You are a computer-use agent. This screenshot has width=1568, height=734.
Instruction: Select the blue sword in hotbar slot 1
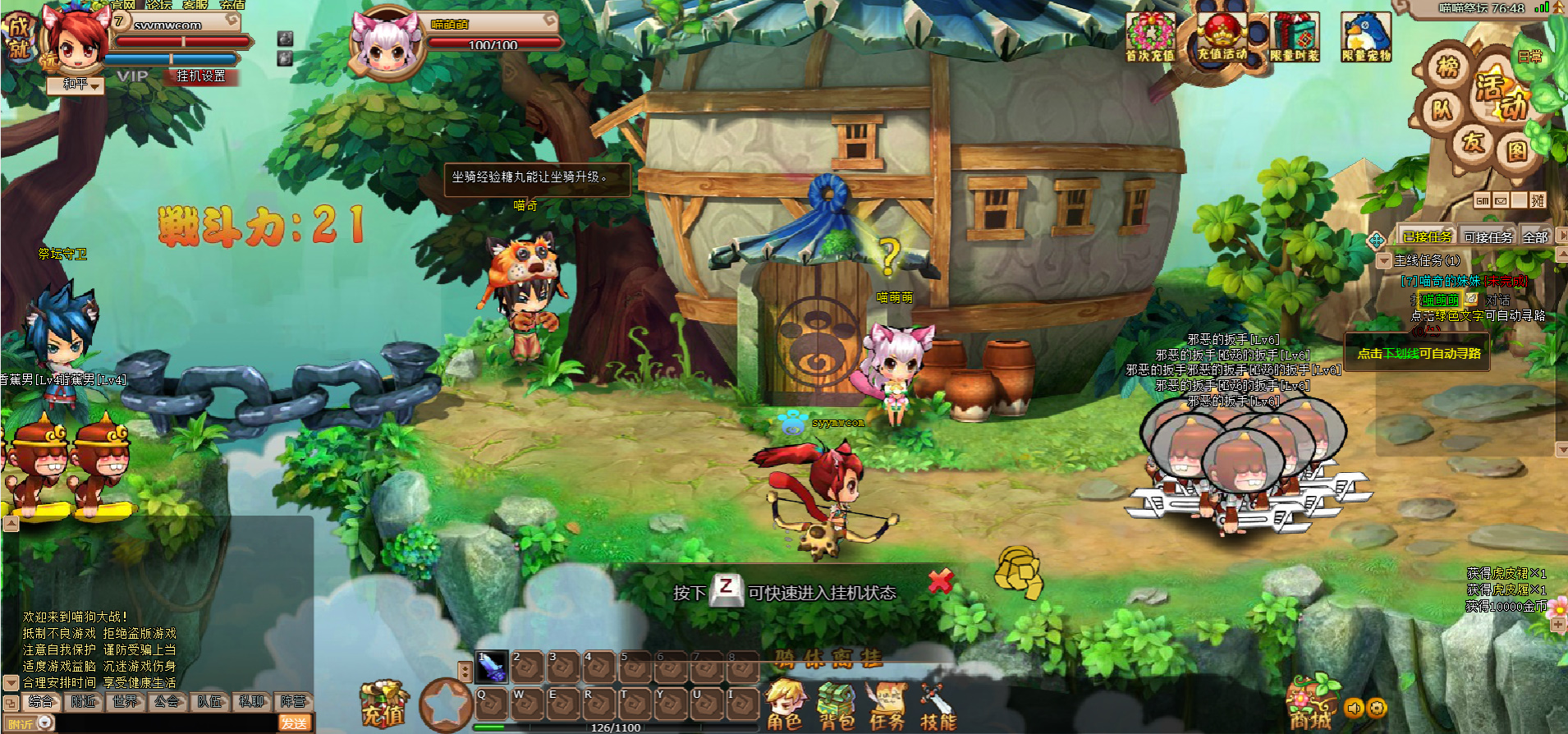[492, 667]
